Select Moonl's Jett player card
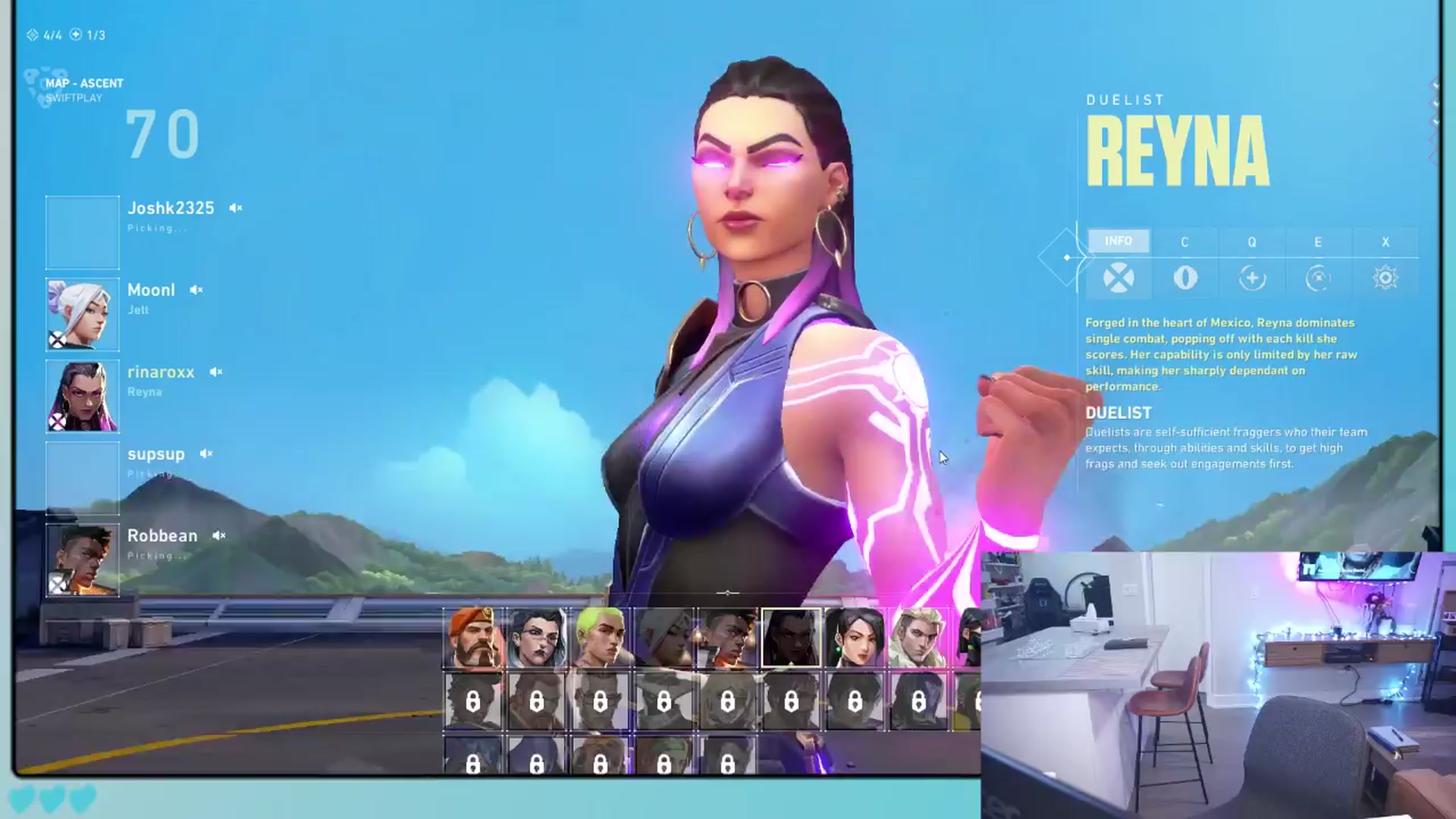Image resolution: width=1456 pixels, height=819 pixels. click(83, 314)
